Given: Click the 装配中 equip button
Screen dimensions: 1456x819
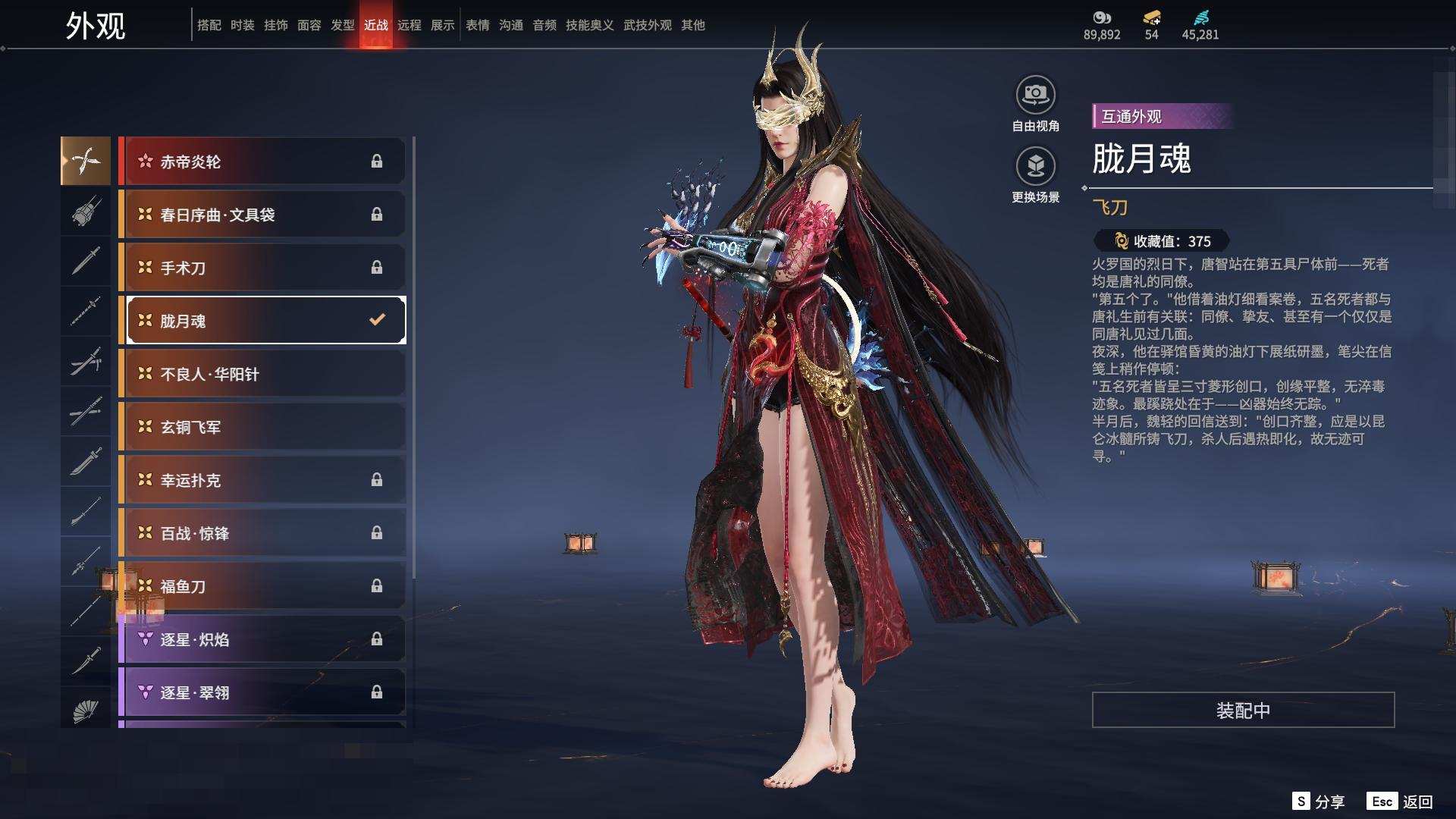Looking at the screenshot, I should 1243,710.
